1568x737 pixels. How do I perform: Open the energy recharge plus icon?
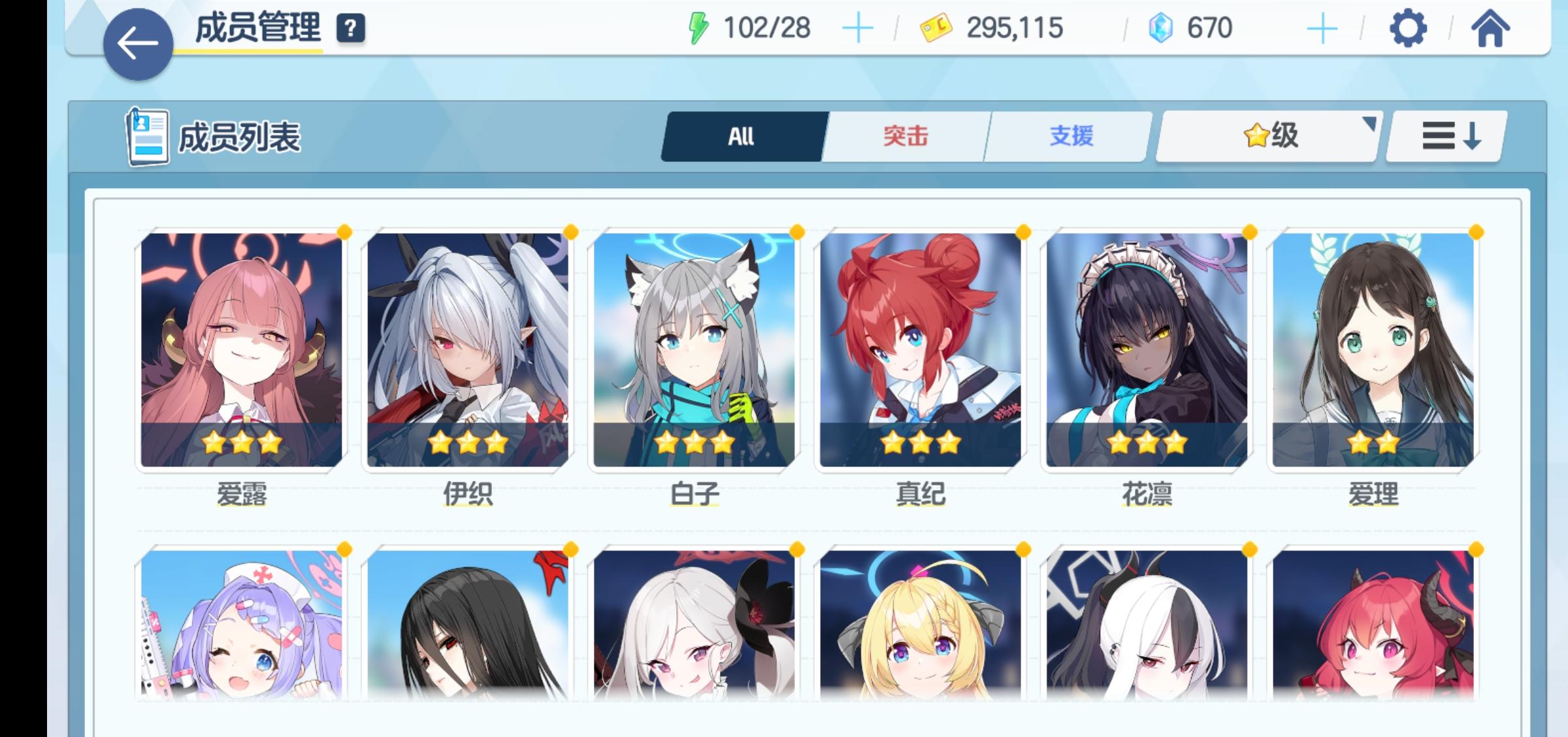coord(858,27)
